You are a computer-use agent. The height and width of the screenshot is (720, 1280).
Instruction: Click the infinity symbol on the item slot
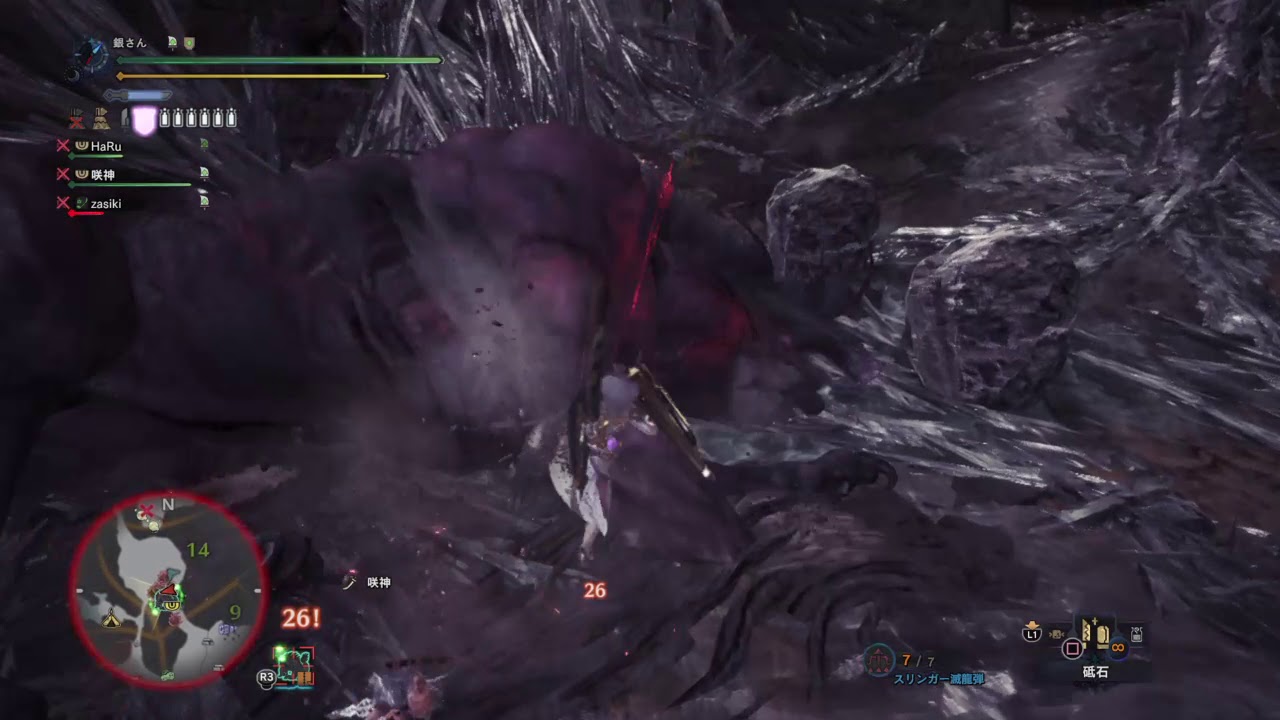(1117, 648)
